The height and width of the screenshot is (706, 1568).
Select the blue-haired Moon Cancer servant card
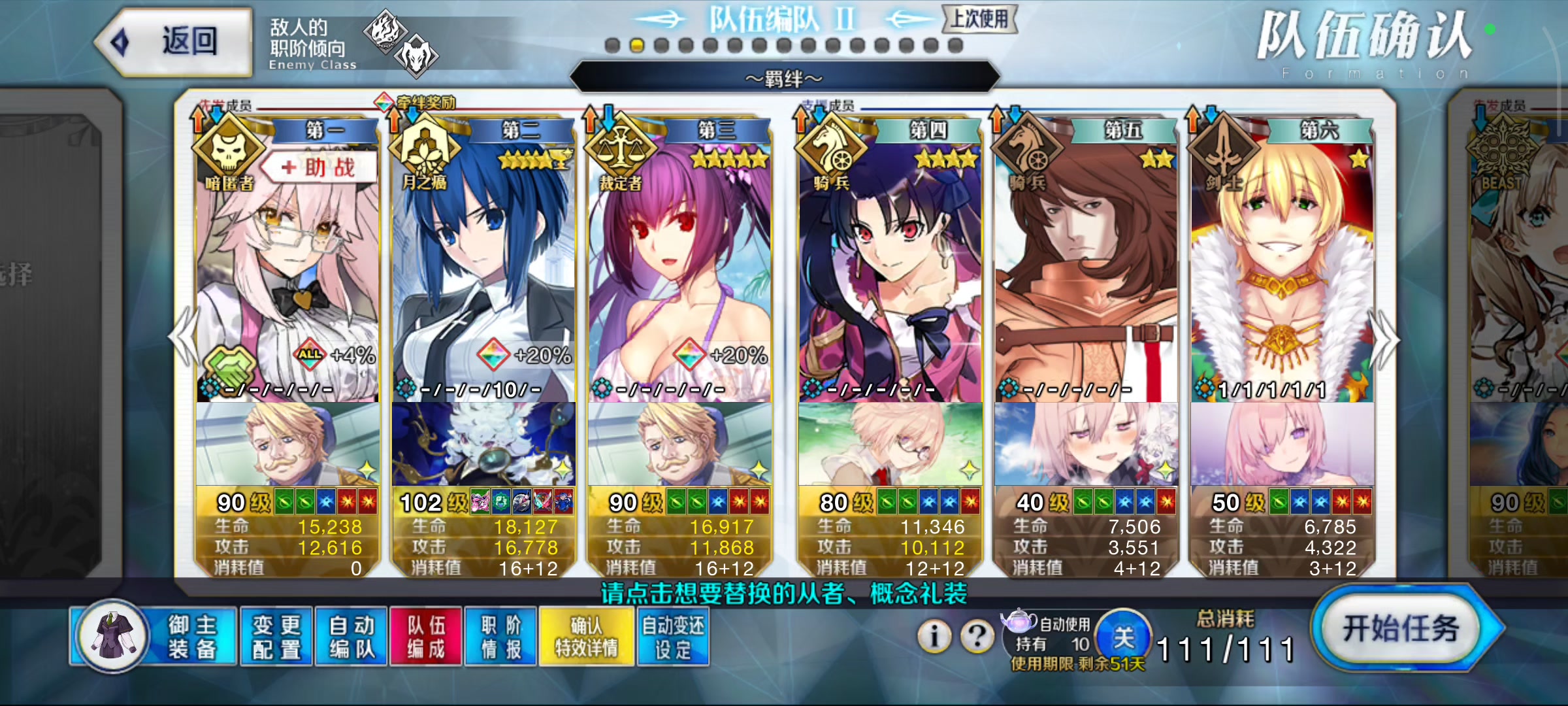coord(483,275)
